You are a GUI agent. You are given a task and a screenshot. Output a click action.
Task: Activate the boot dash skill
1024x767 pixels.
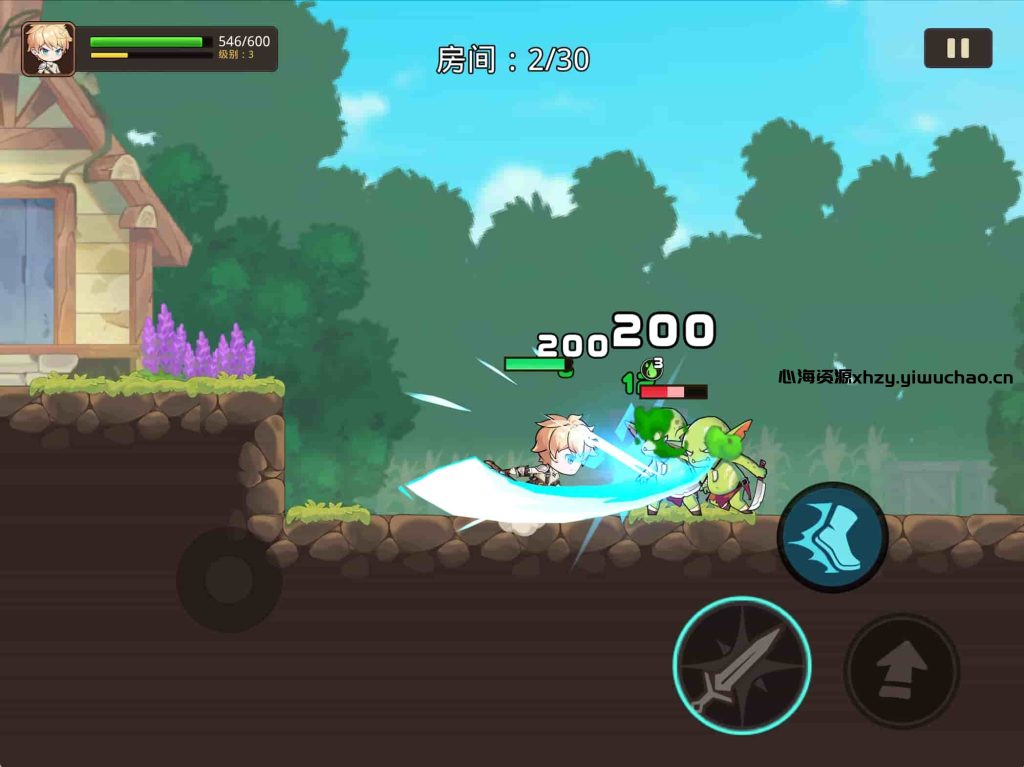[x=832, y=537]
